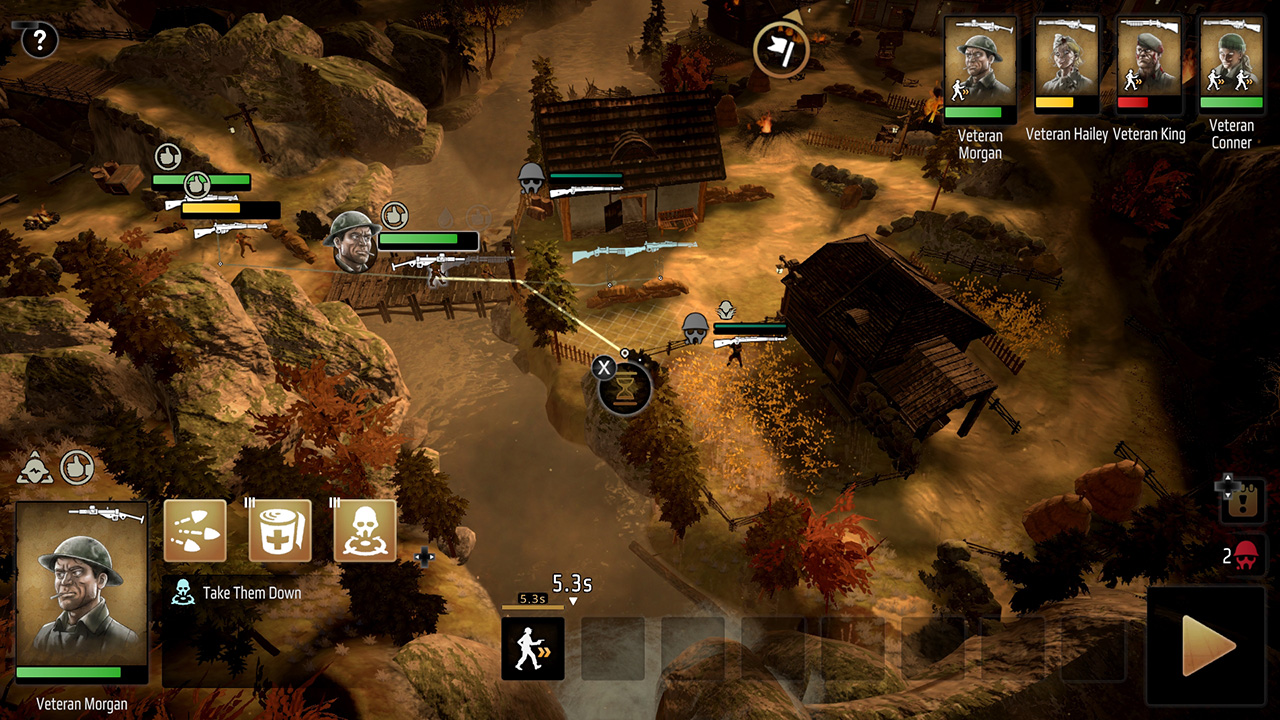The width and height of the screenshot is (1280, 720).
Task: Click the white flag objective marker
Action: click(x=780, y=48)
